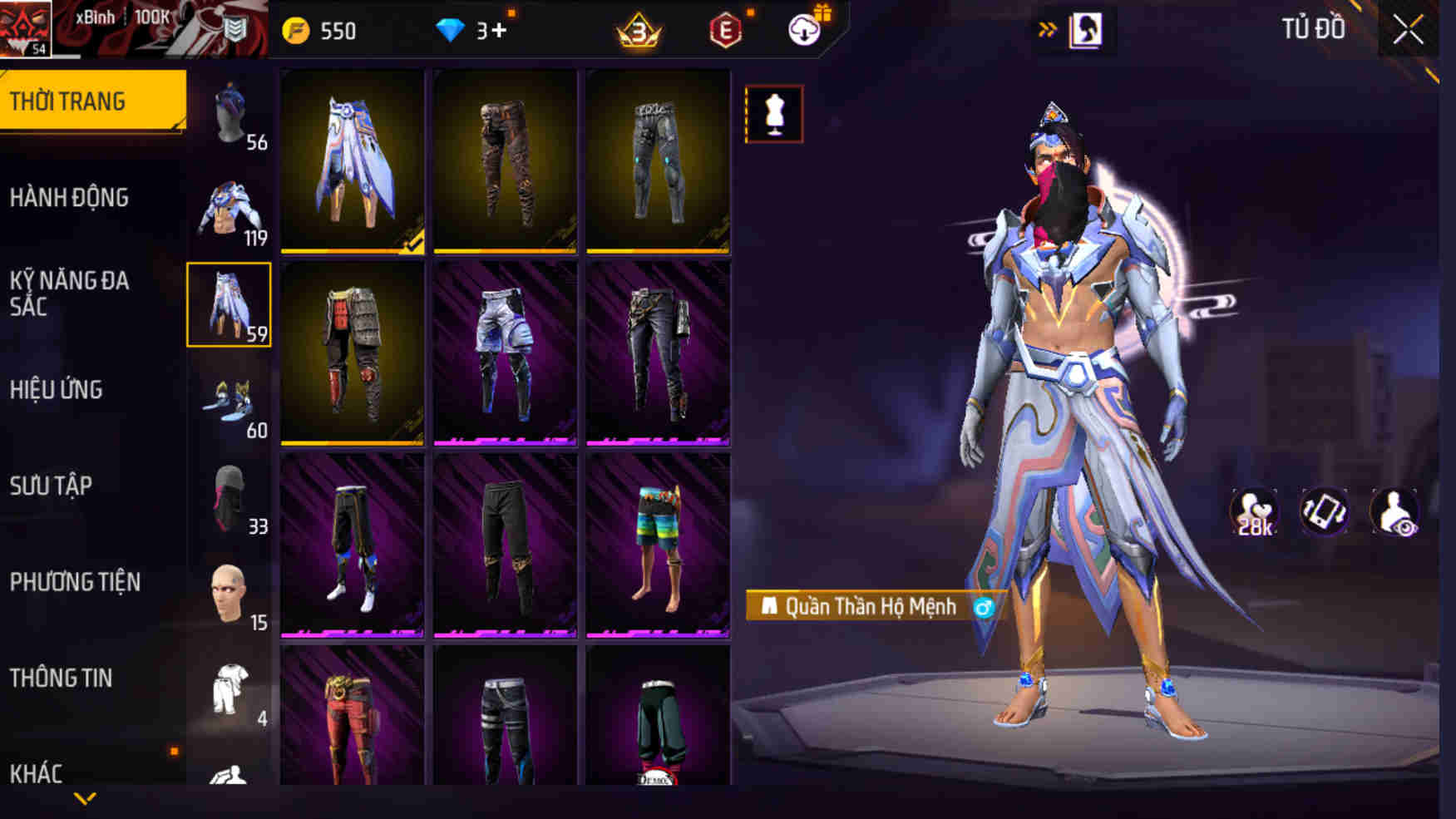1456x819 pixels.
Task: Click the mannequin outfit preset icon
Action: click(774, 114)
